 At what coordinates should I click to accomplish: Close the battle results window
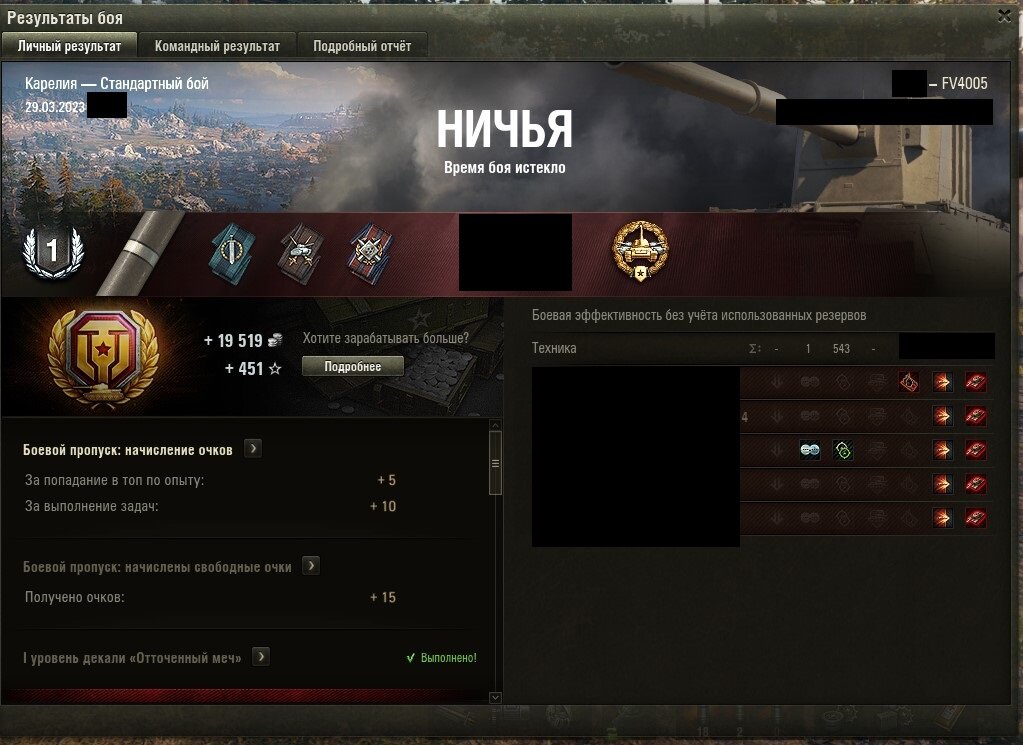point(1004,15)
